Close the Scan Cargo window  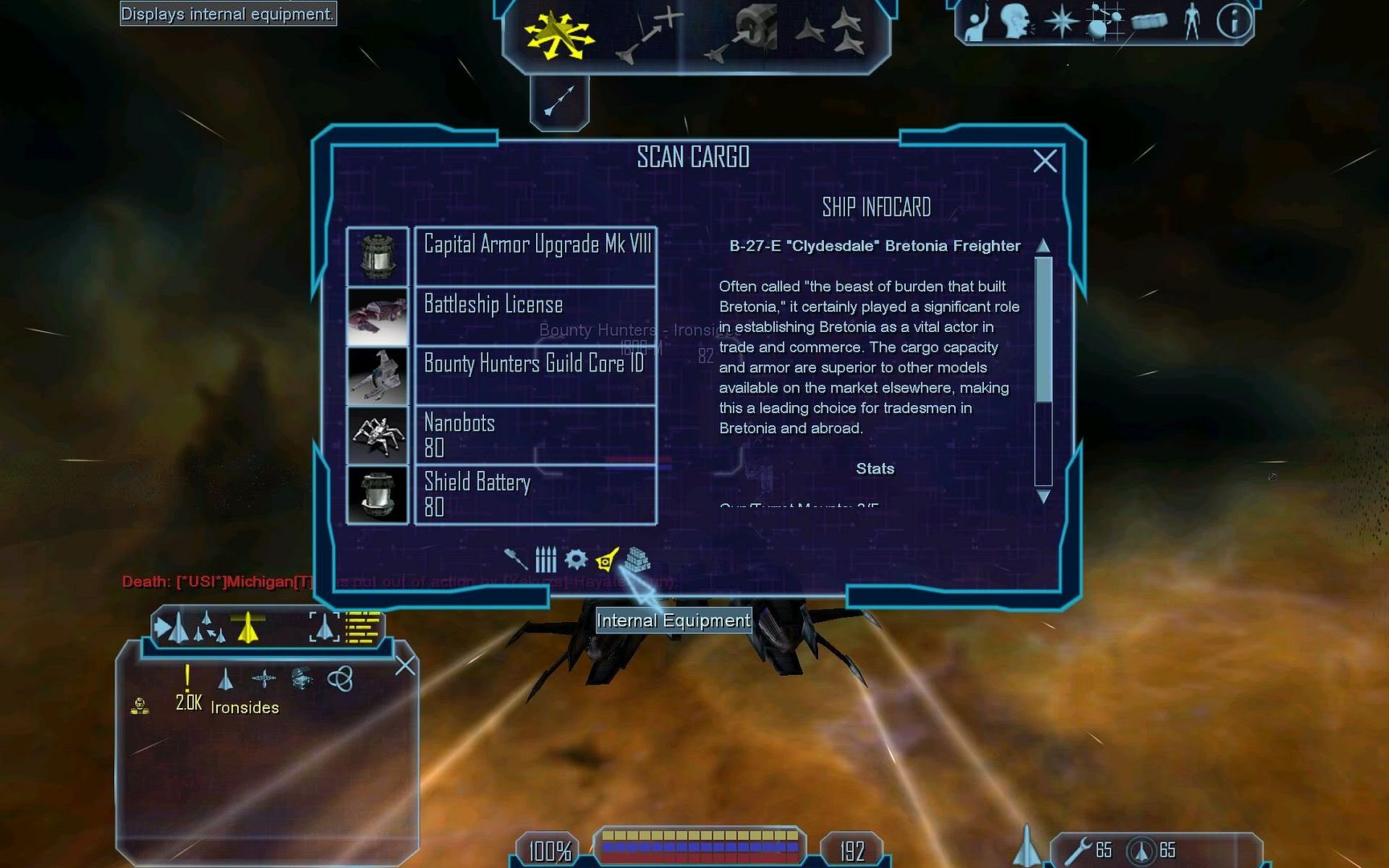[x=1044, y=162]
